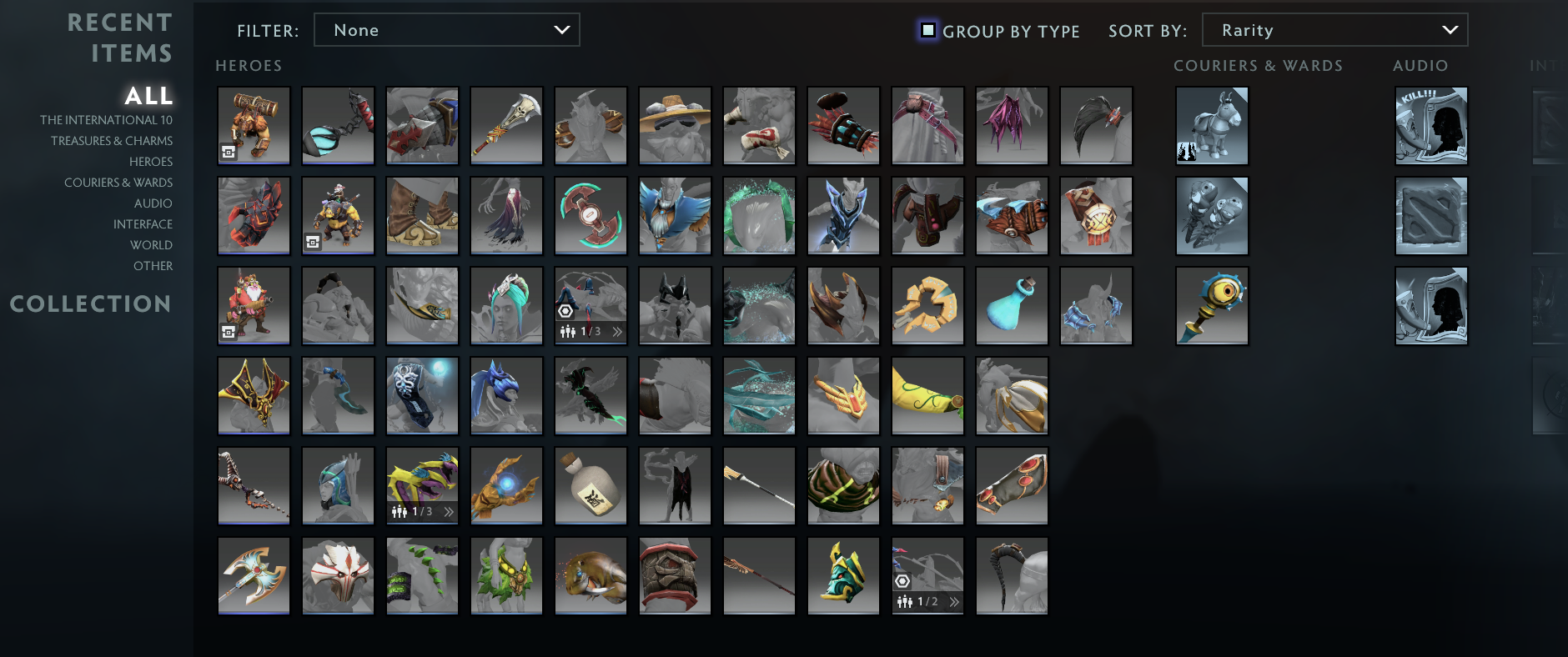Open the COLLECTION section
The image size is (1568, 657).
tap(92, 304)
